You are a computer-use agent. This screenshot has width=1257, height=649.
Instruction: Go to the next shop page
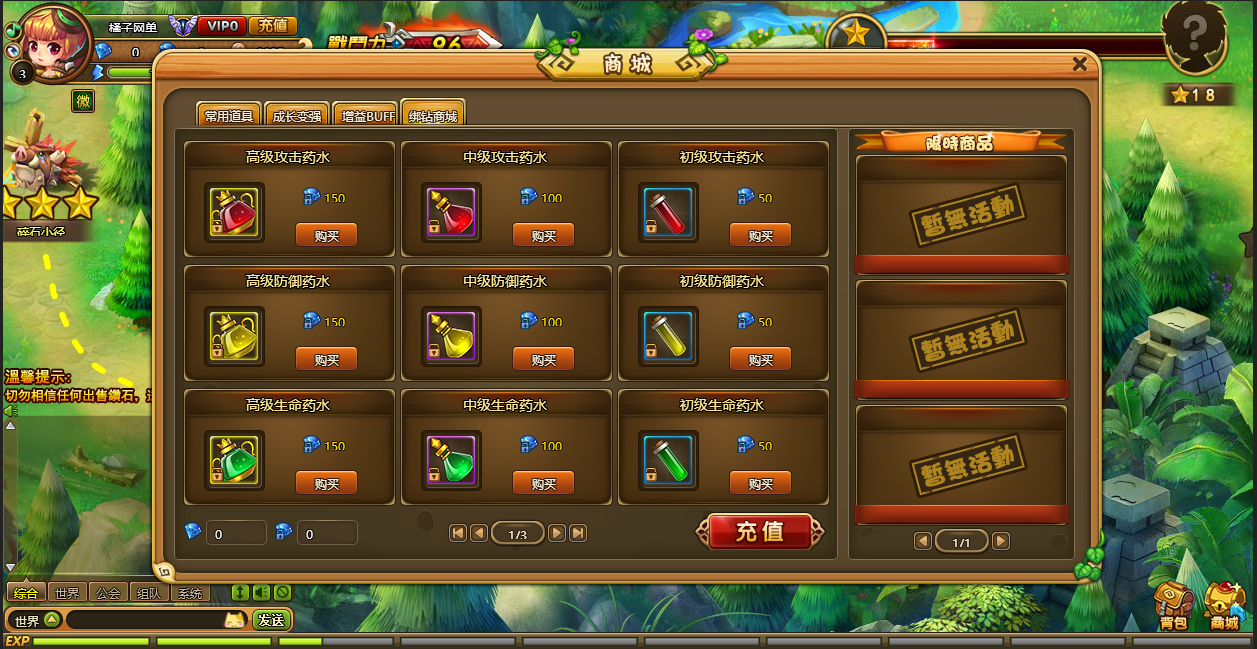tap(557, 534)
